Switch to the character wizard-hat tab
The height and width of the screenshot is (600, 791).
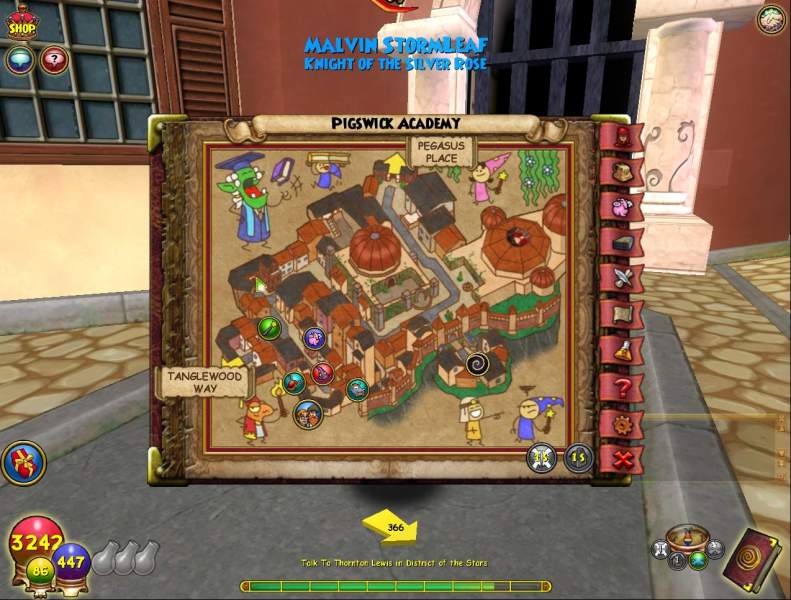[x=621, y=136]
